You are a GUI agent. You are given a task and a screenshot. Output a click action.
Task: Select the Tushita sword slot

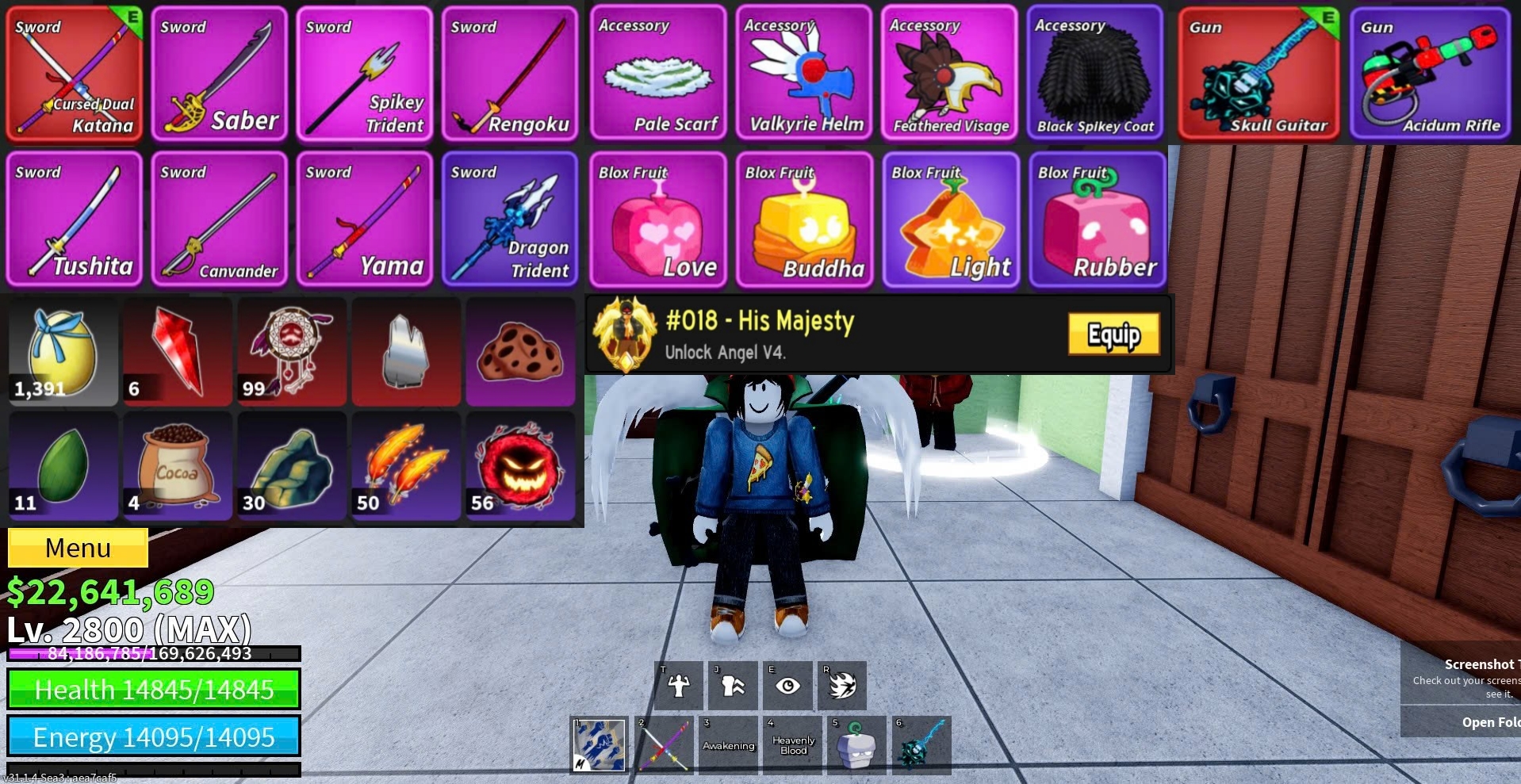tap(74, 219)
